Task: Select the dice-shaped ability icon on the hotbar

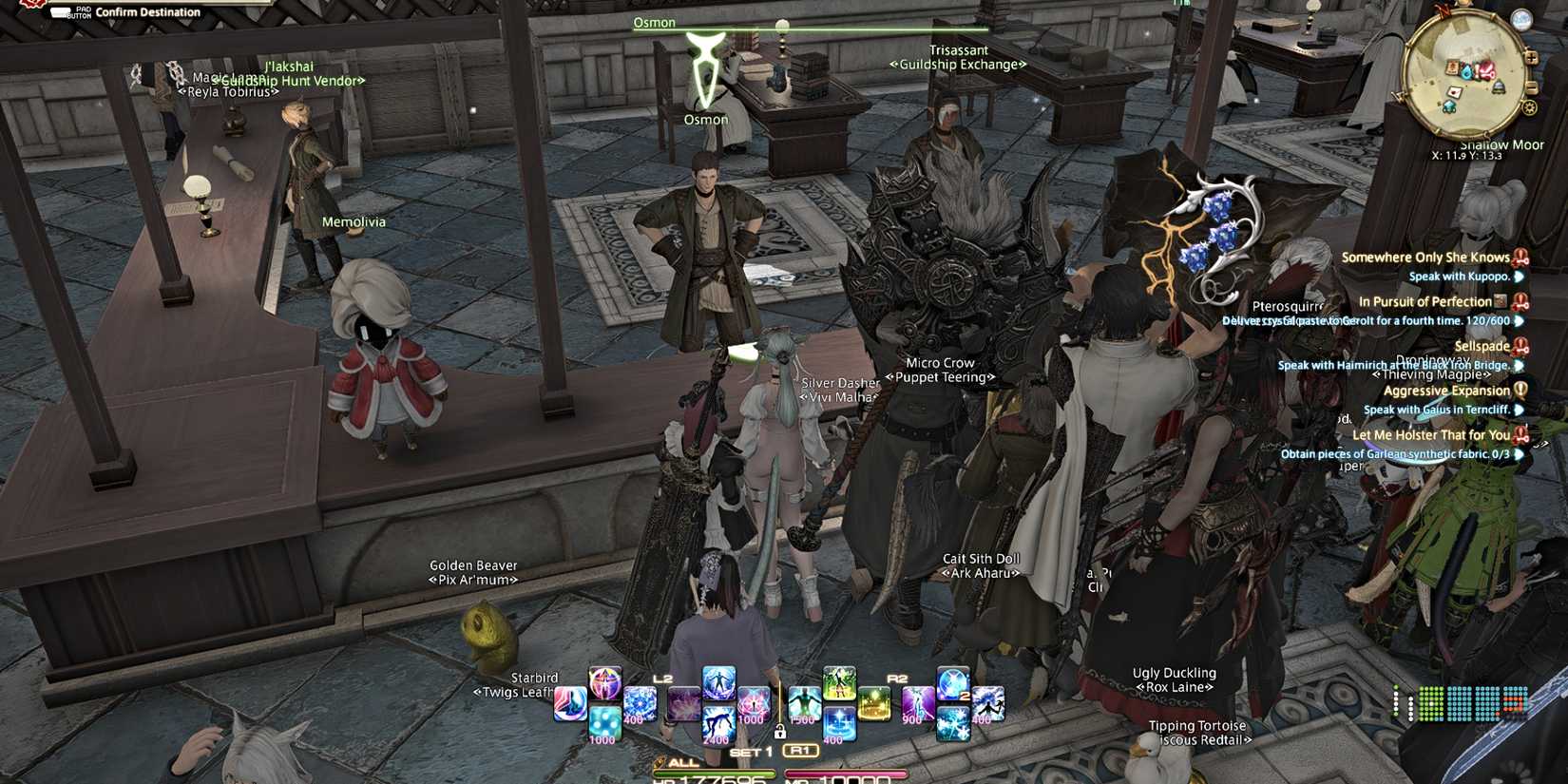Action: tap(603, 724)
